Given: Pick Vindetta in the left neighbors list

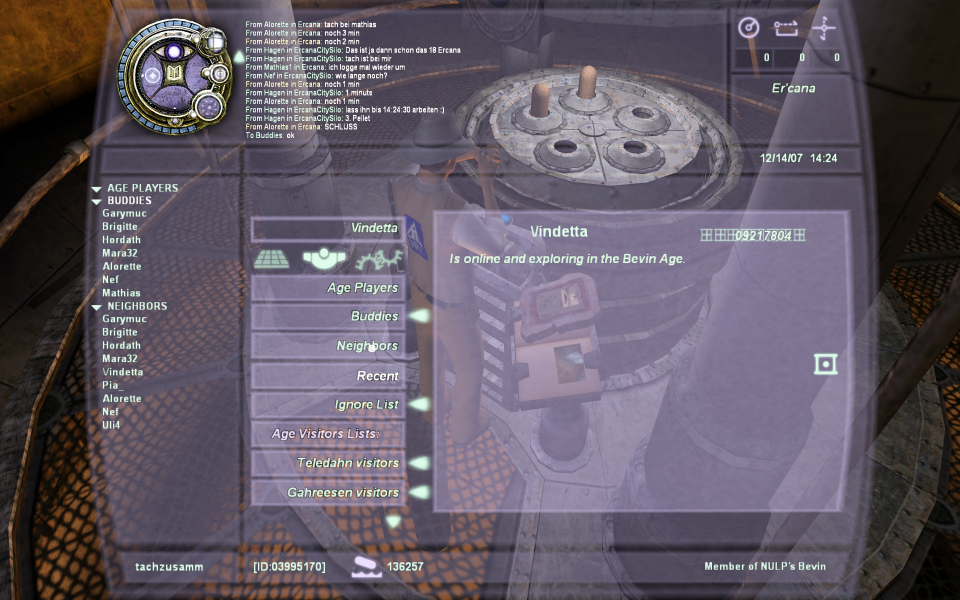Looking at the screenshot, I should point(122,372).
